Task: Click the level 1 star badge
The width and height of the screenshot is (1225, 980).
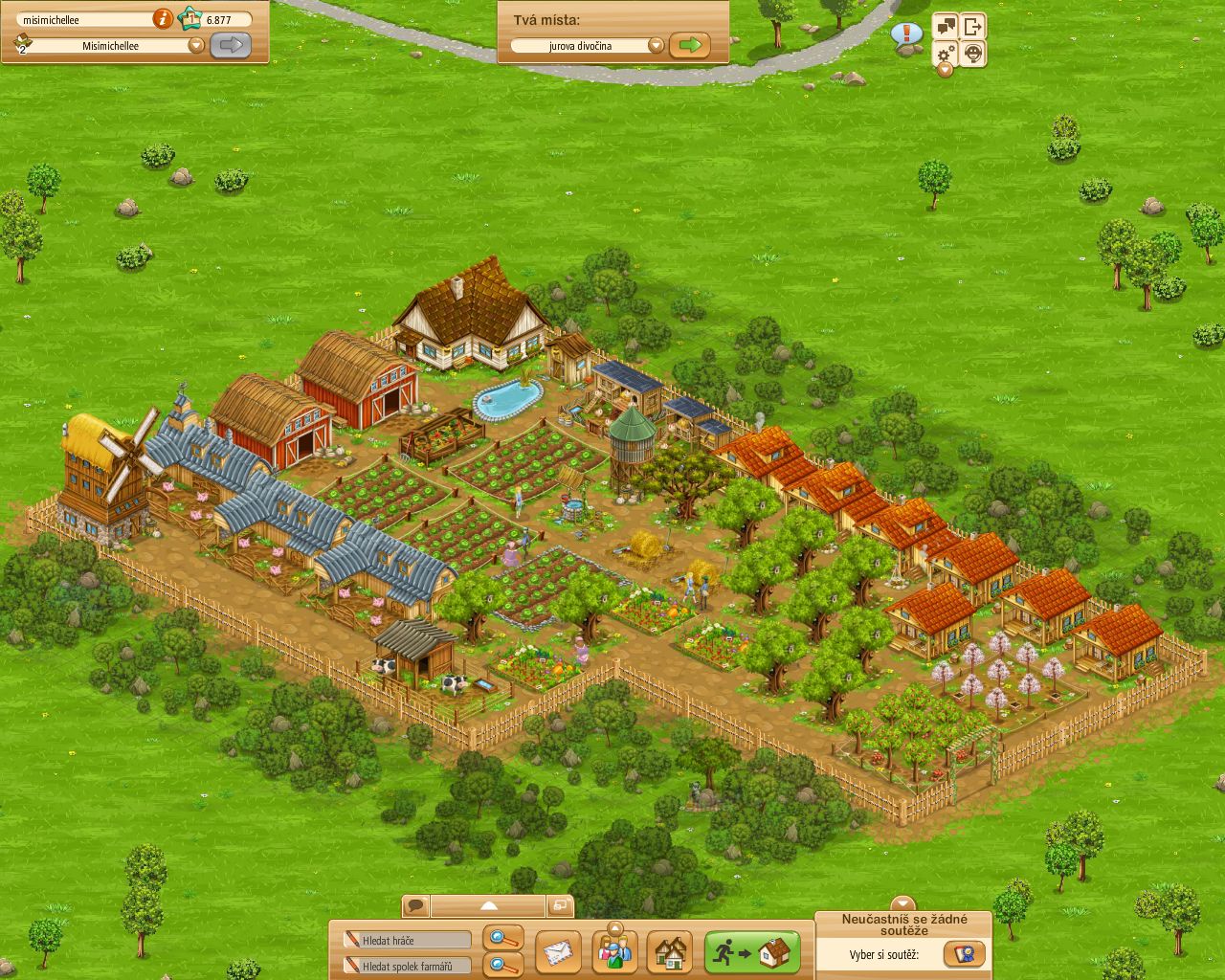Action: pyautogui.click(x=190, y=18)
